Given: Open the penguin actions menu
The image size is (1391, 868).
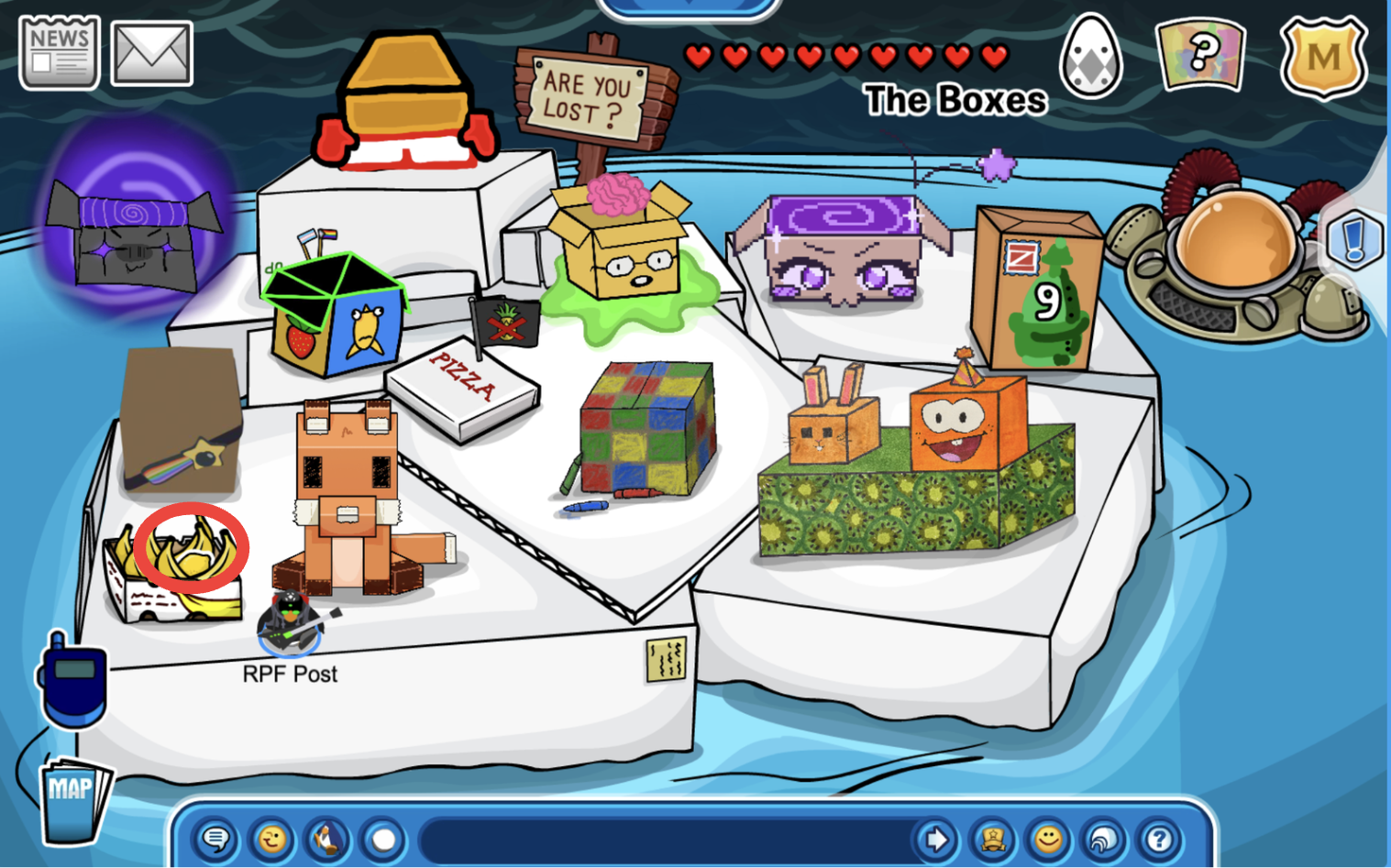Looking at the screenshot, I should tap(327, 839).
